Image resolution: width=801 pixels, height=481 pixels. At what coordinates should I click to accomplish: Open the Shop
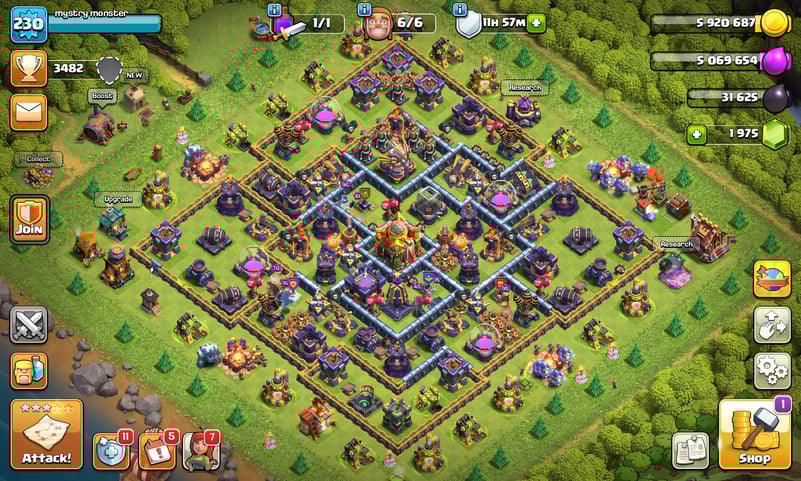[755, 434]
